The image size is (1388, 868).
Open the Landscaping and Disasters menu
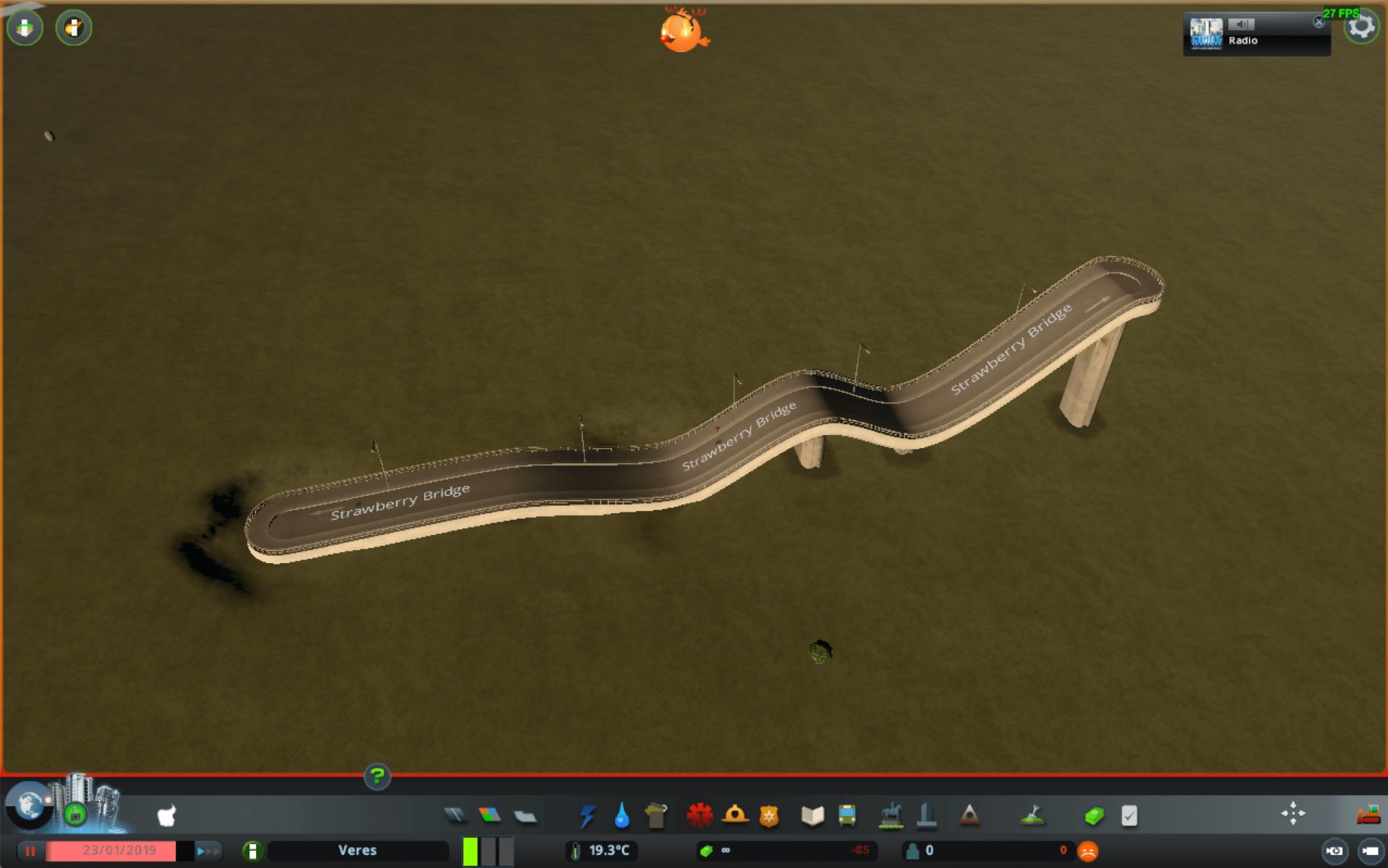click(x=968, y=815)
